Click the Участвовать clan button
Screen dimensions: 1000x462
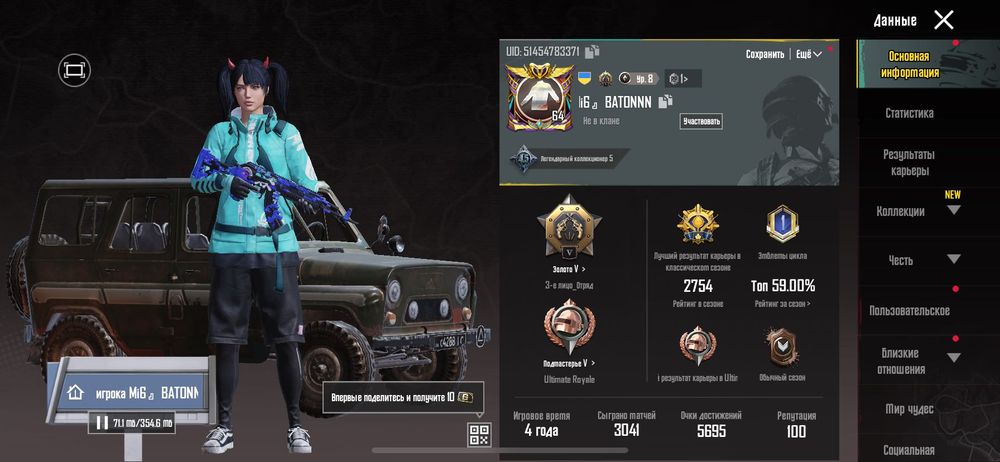click(x=701, y=121)
